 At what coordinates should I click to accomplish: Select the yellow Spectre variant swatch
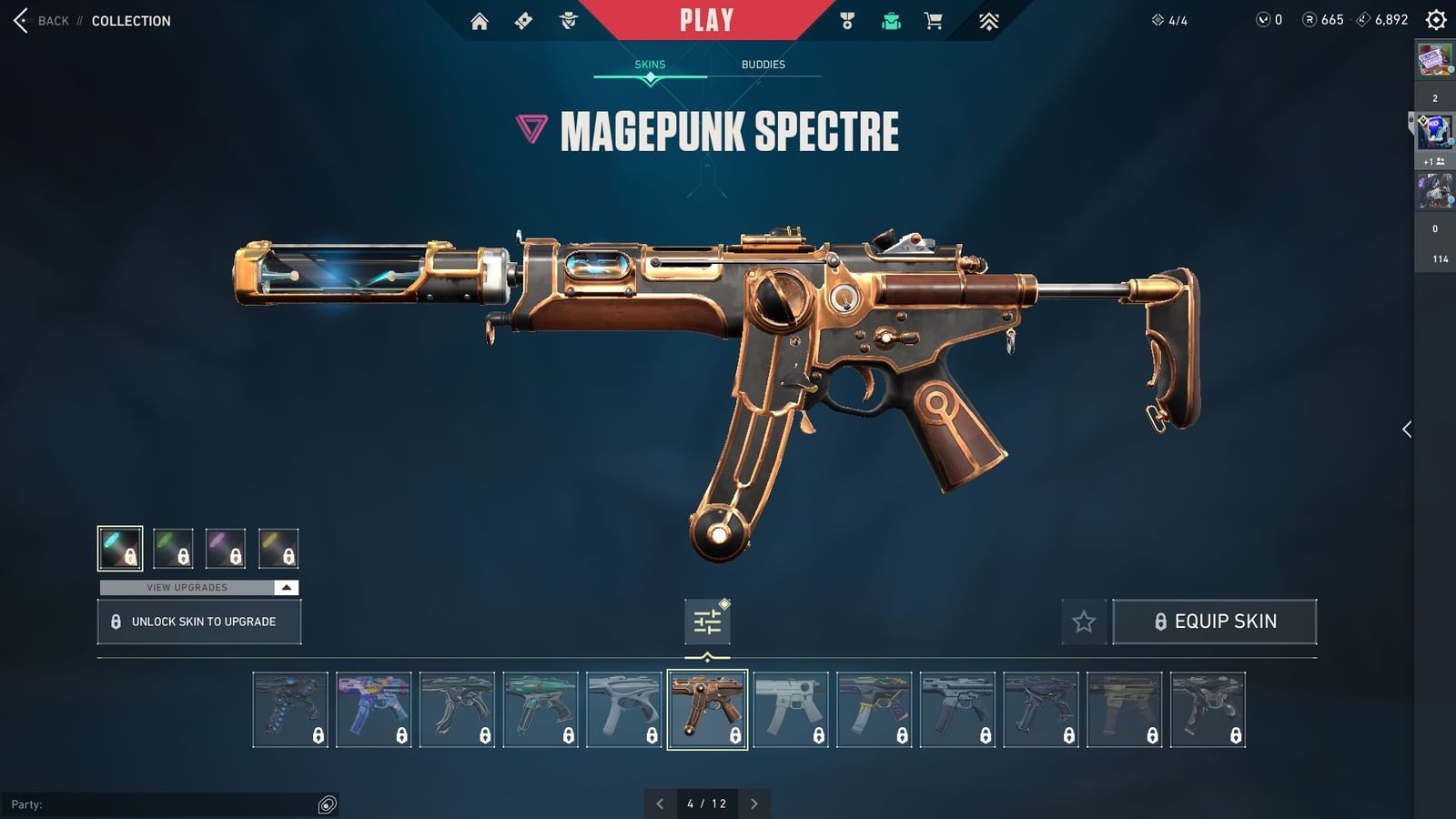click(x=279, y=548)
